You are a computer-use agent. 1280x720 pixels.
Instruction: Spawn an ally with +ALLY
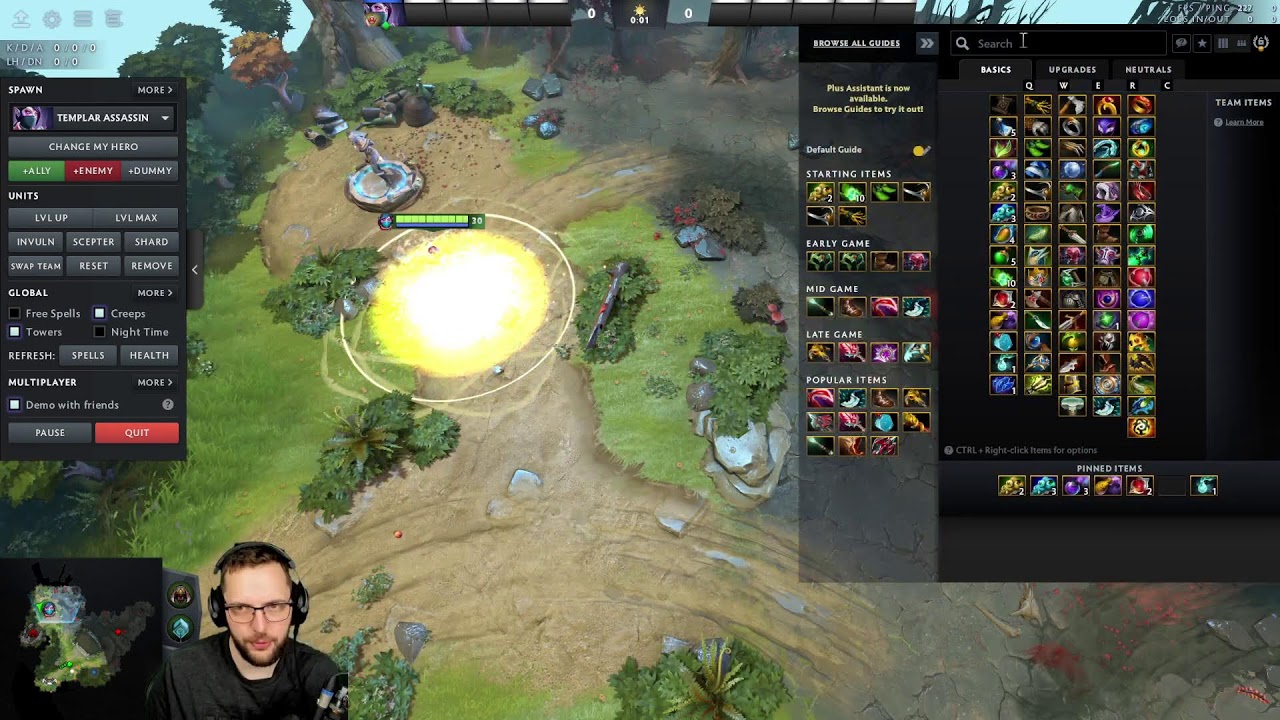click(37, 171)
